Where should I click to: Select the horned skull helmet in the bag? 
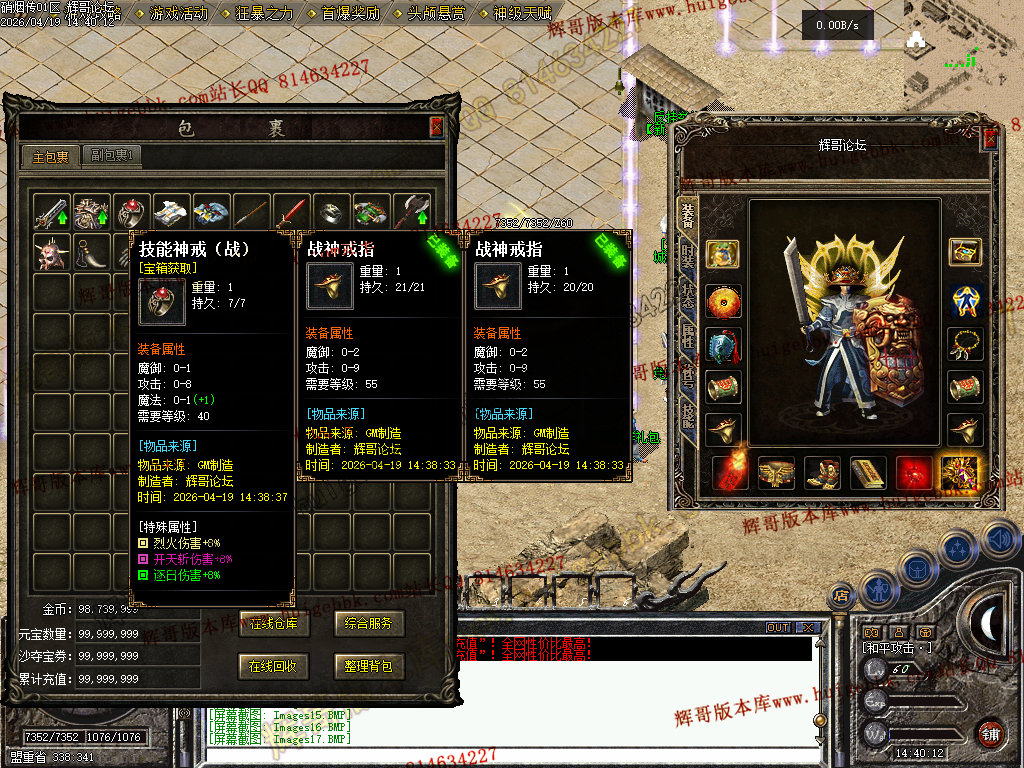coord(51,252)
